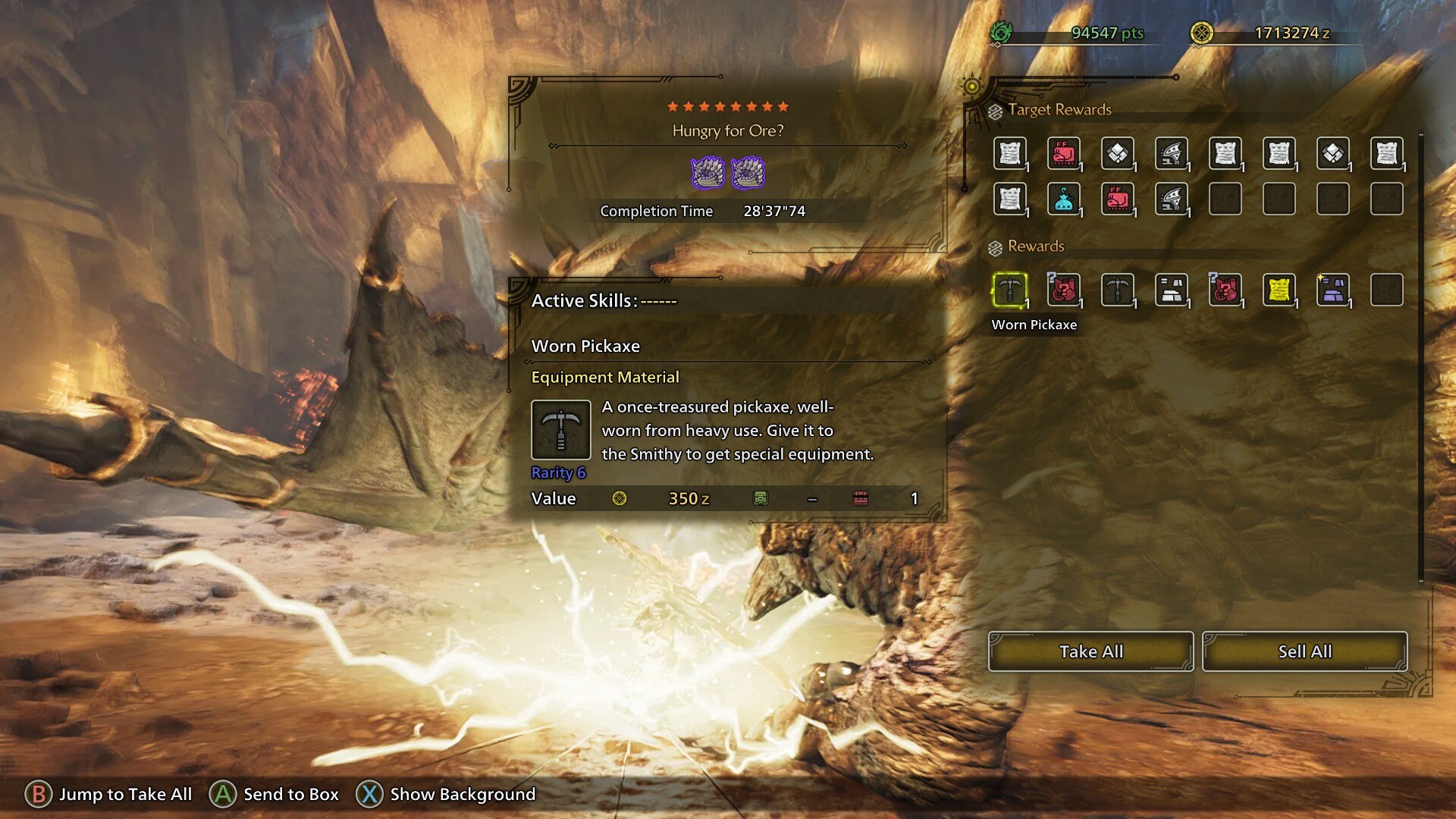Select the cyan sac target reward
Screen dimensions: 1456x819
click(x=1063, y=199)
